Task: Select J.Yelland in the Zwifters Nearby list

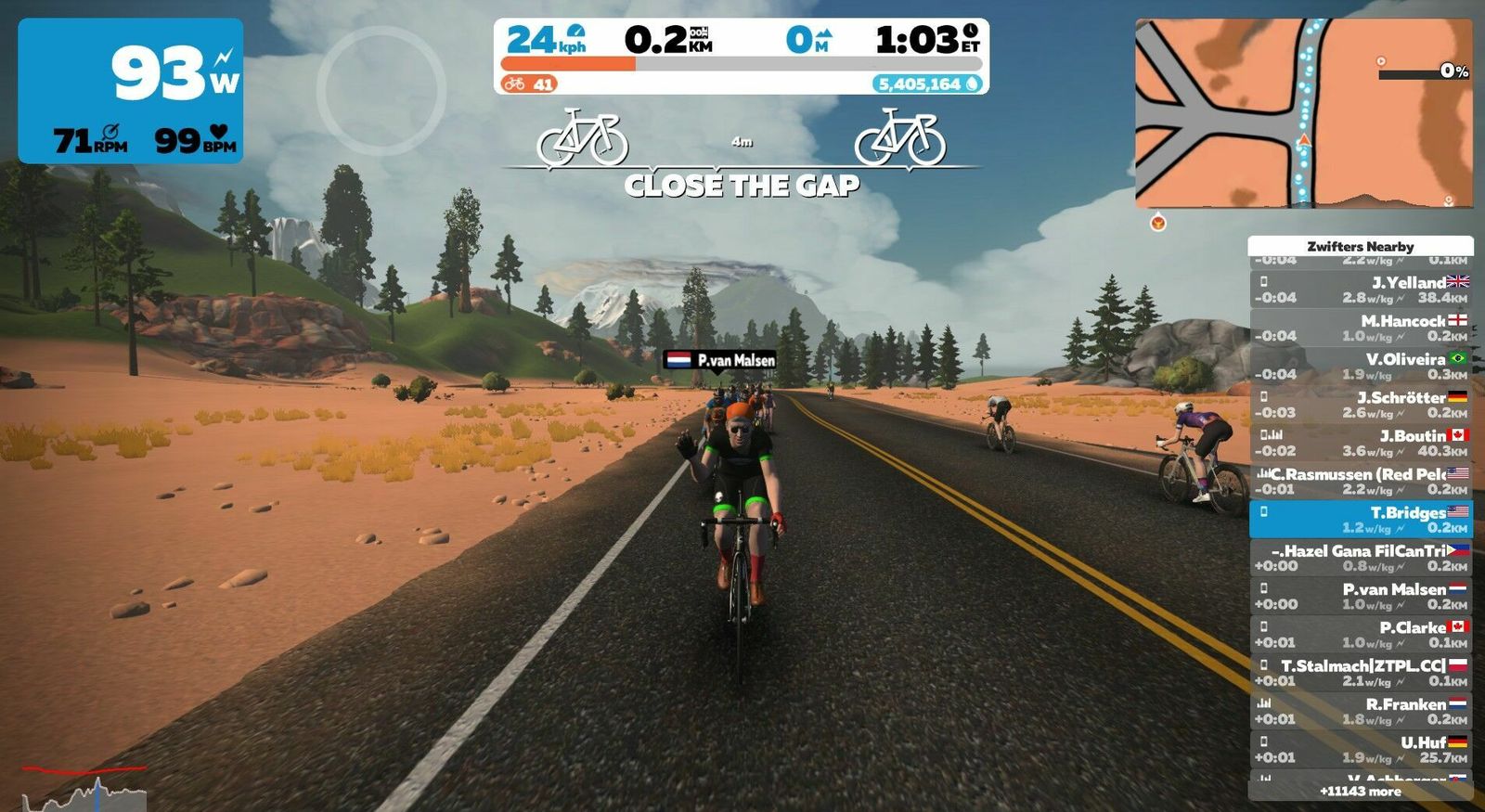Action: [1361, 290]
